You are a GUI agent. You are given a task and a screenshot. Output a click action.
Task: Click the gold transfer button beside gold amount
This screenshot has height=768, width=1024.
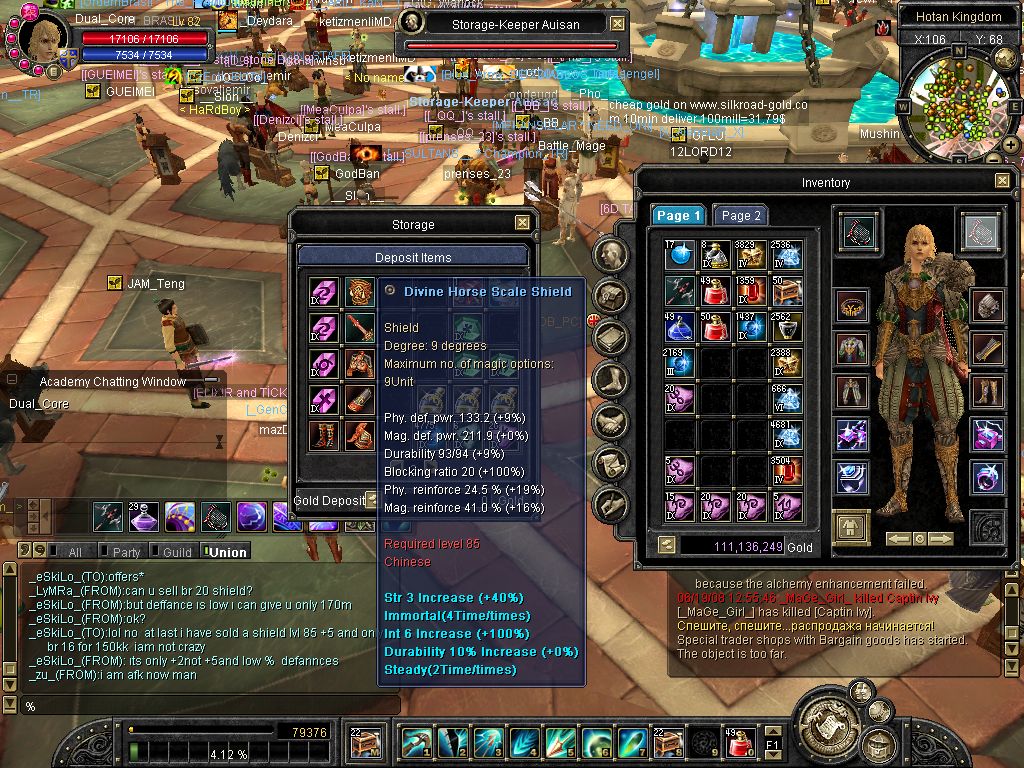click(666, 545)
